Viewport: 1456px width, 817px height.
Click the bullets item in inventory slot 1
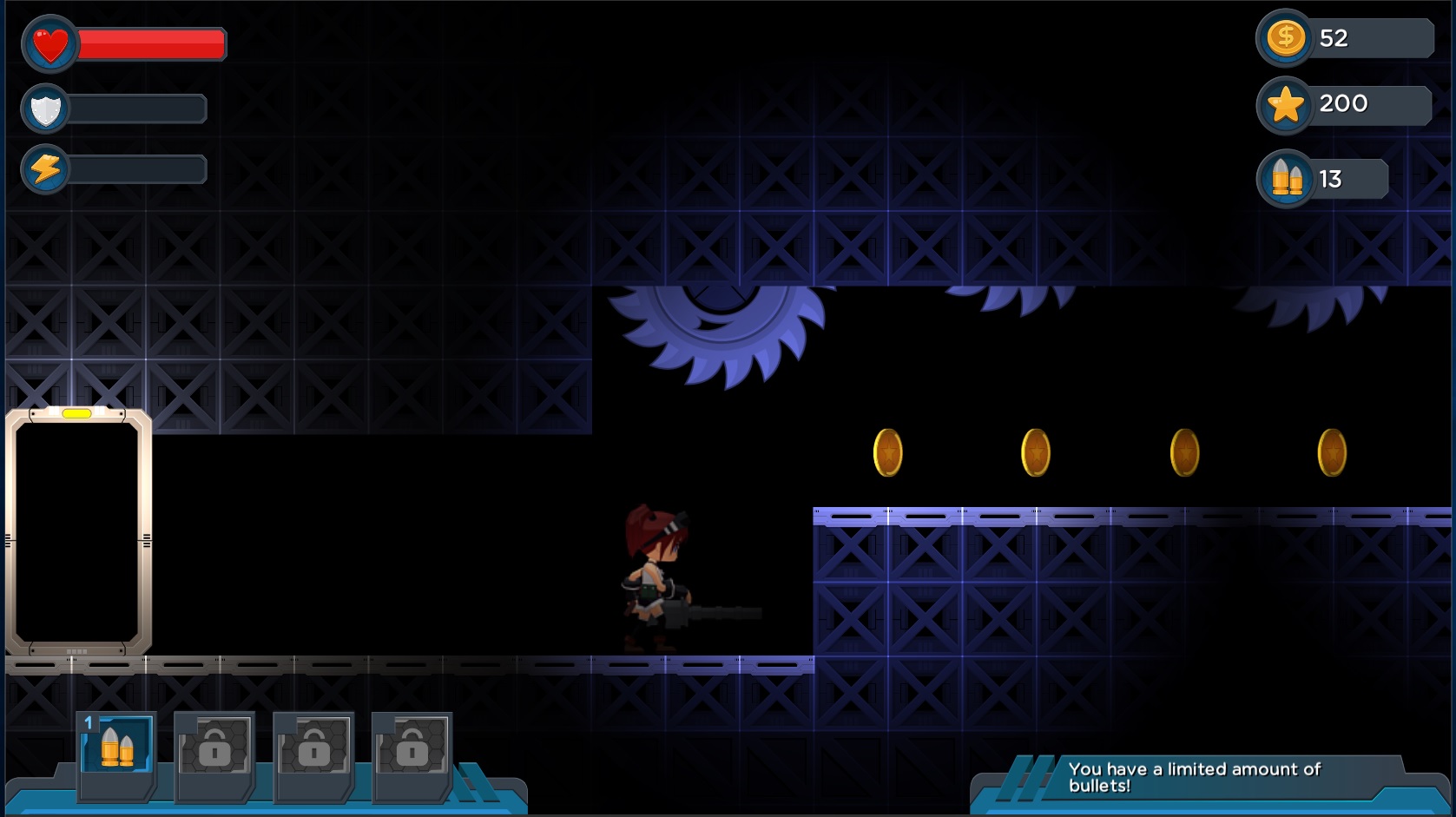(x=115, y=748)
